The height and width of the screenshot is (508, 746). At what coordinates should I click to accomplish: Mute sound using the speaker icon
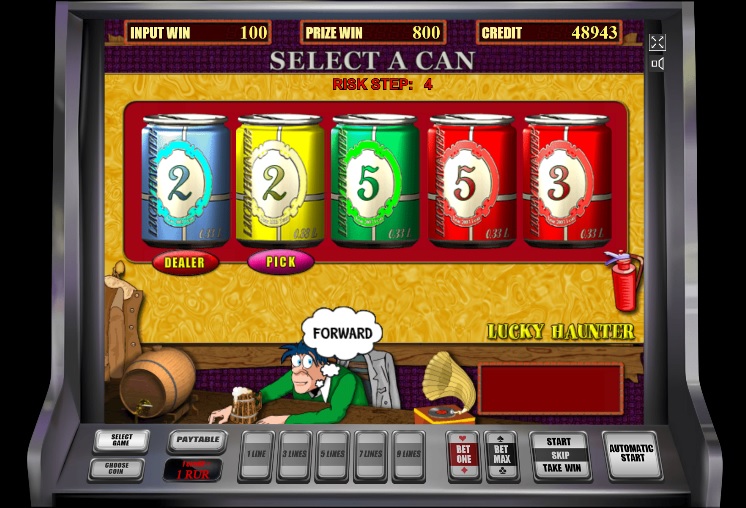(x=657, y=64)
